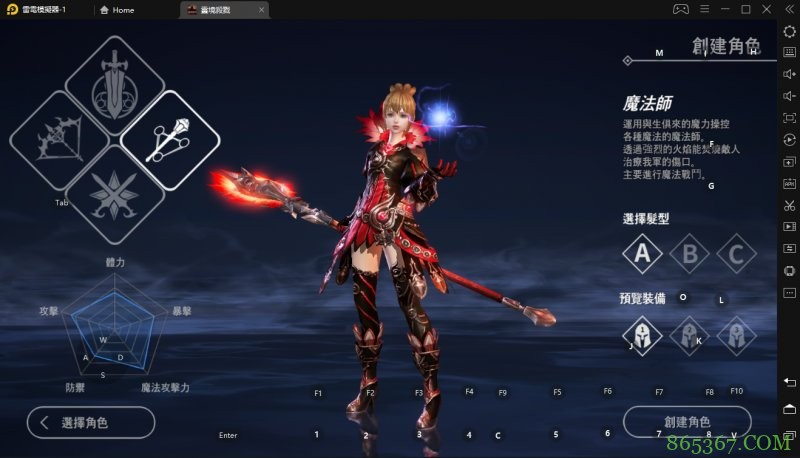
Task: Click the 創建角色 create character button
Action: click(686, 422)
